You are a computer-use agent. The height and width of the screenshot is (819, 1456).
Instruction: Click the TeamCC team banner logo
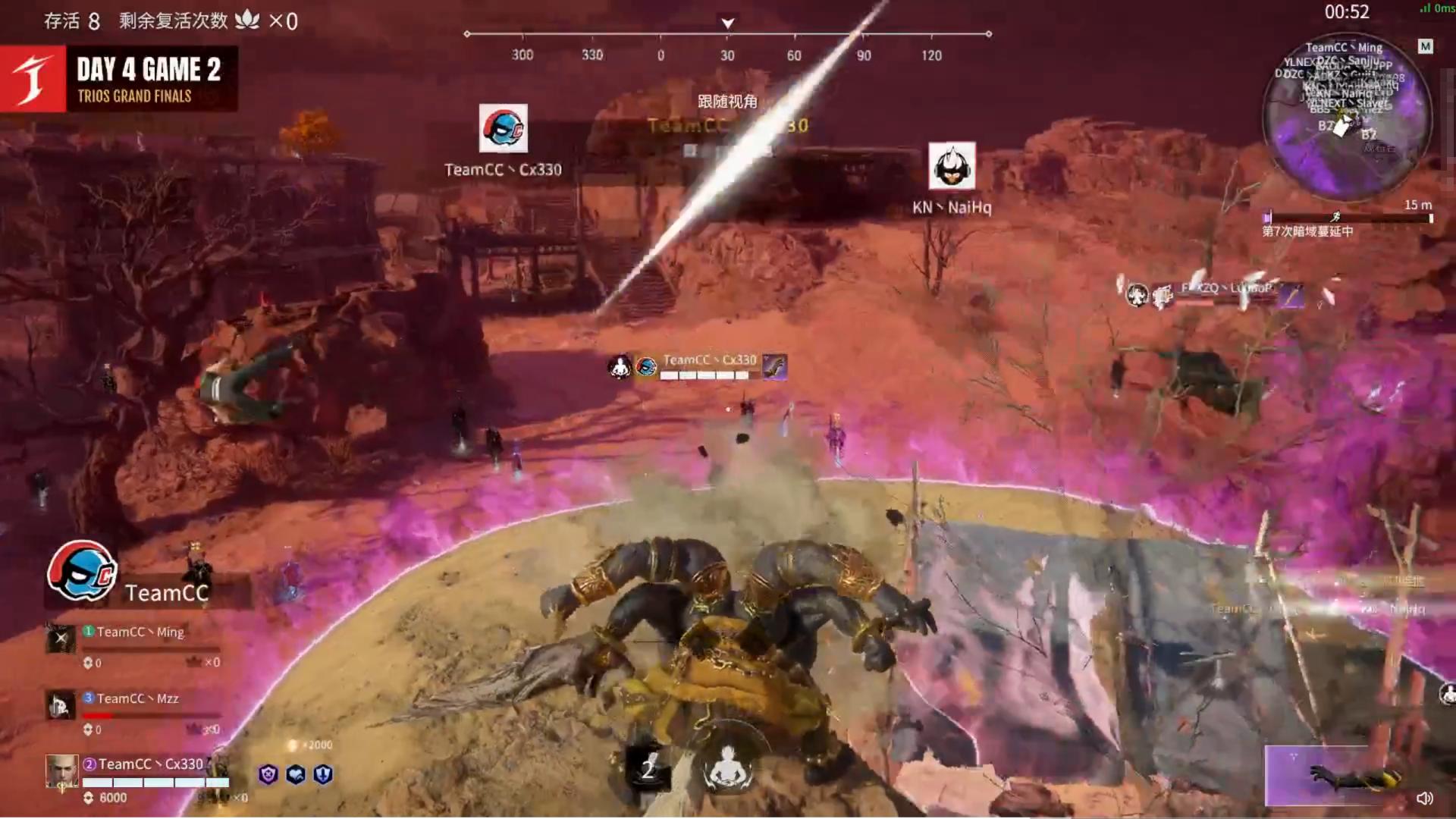click(82, 570)
